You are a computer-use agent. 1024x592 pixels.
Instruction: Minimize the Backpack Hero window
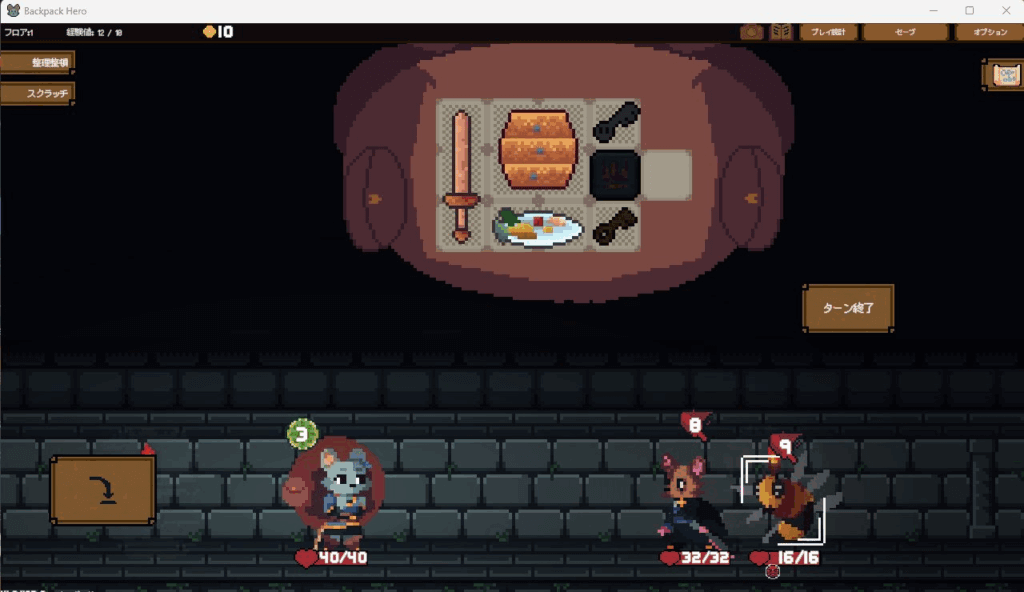(933, 10)
